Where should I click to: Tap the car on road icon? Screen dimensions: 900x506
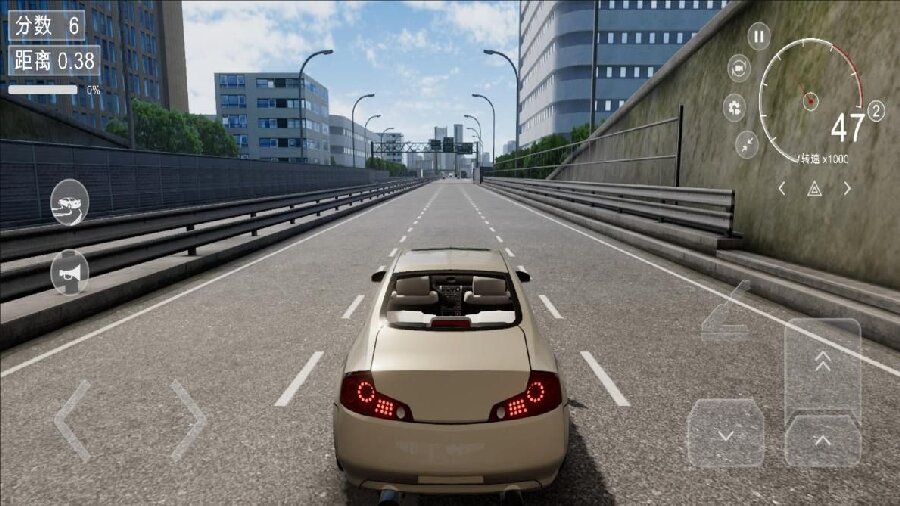(x=69, y=202)
